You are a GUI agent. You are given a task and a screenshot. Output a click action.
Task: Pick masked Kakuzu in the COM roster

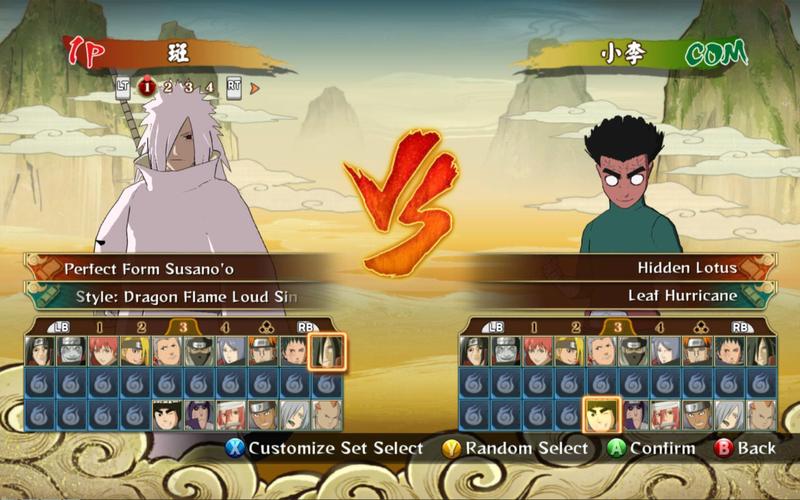(x=634, y=351)
